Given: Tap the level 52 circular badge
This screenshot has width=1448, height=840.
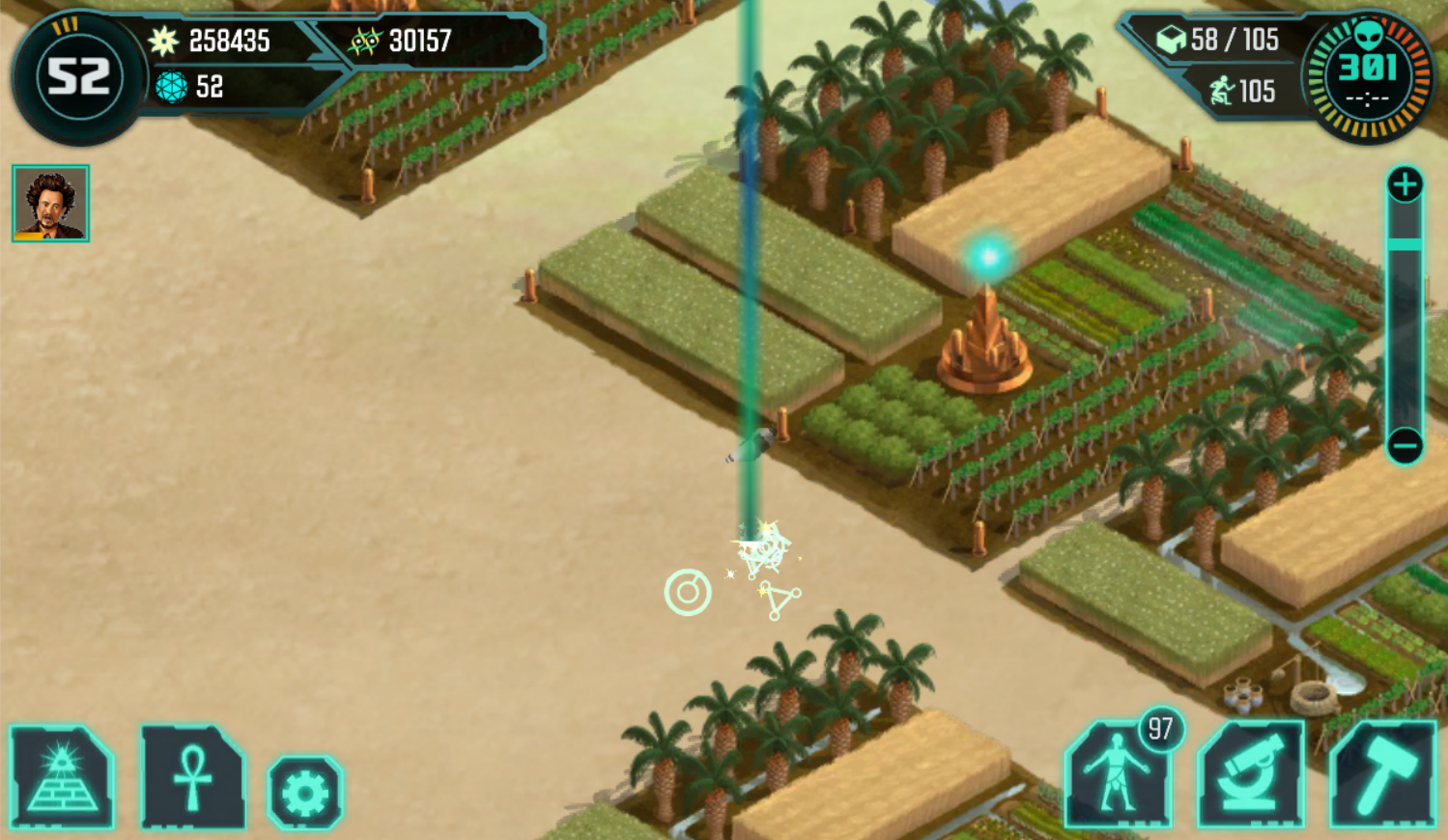Looking at the screenshot, I should 78,77.
